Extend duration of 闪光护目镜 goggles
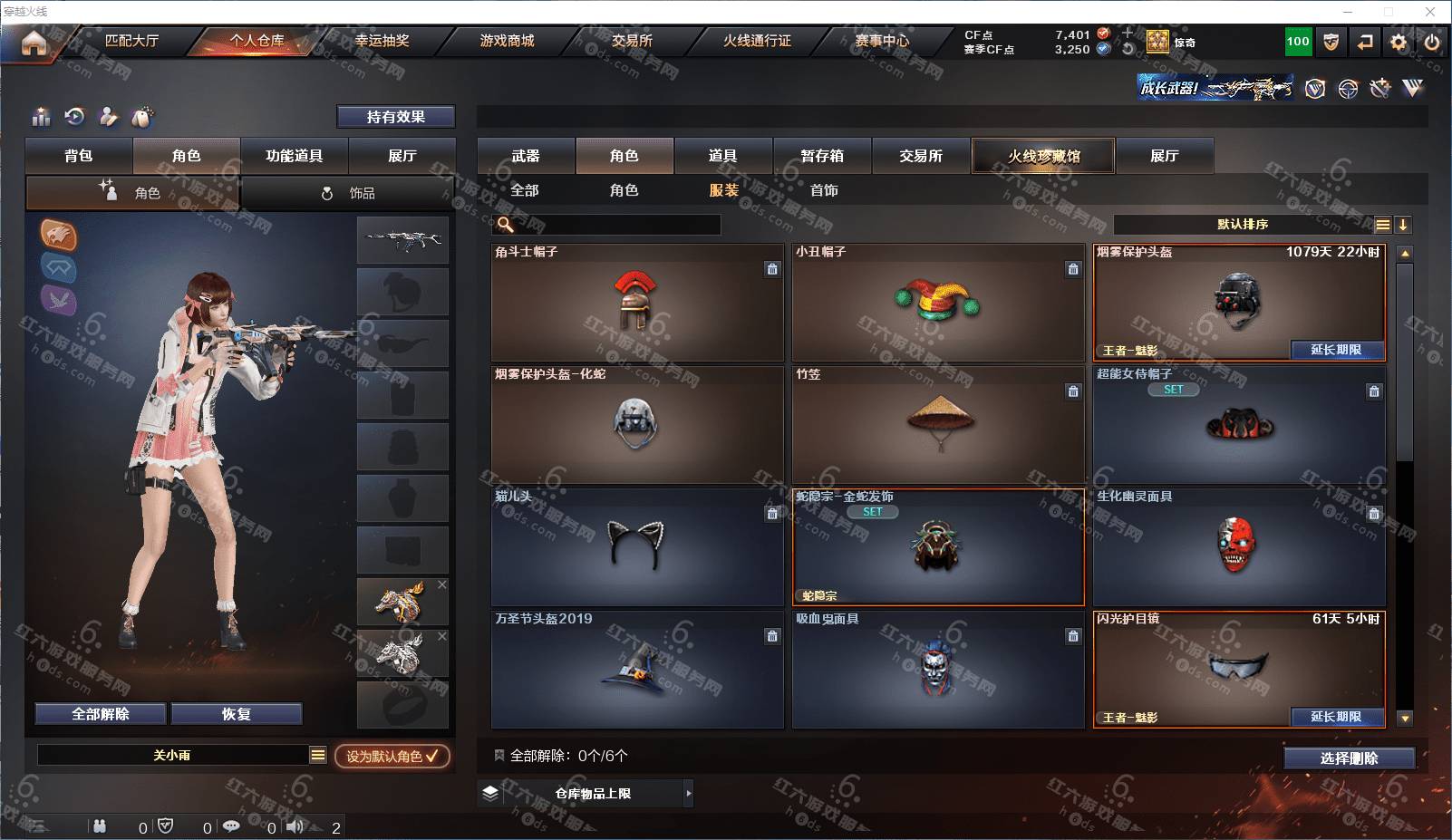1452x840 pixels. [x=1336, y=717]
